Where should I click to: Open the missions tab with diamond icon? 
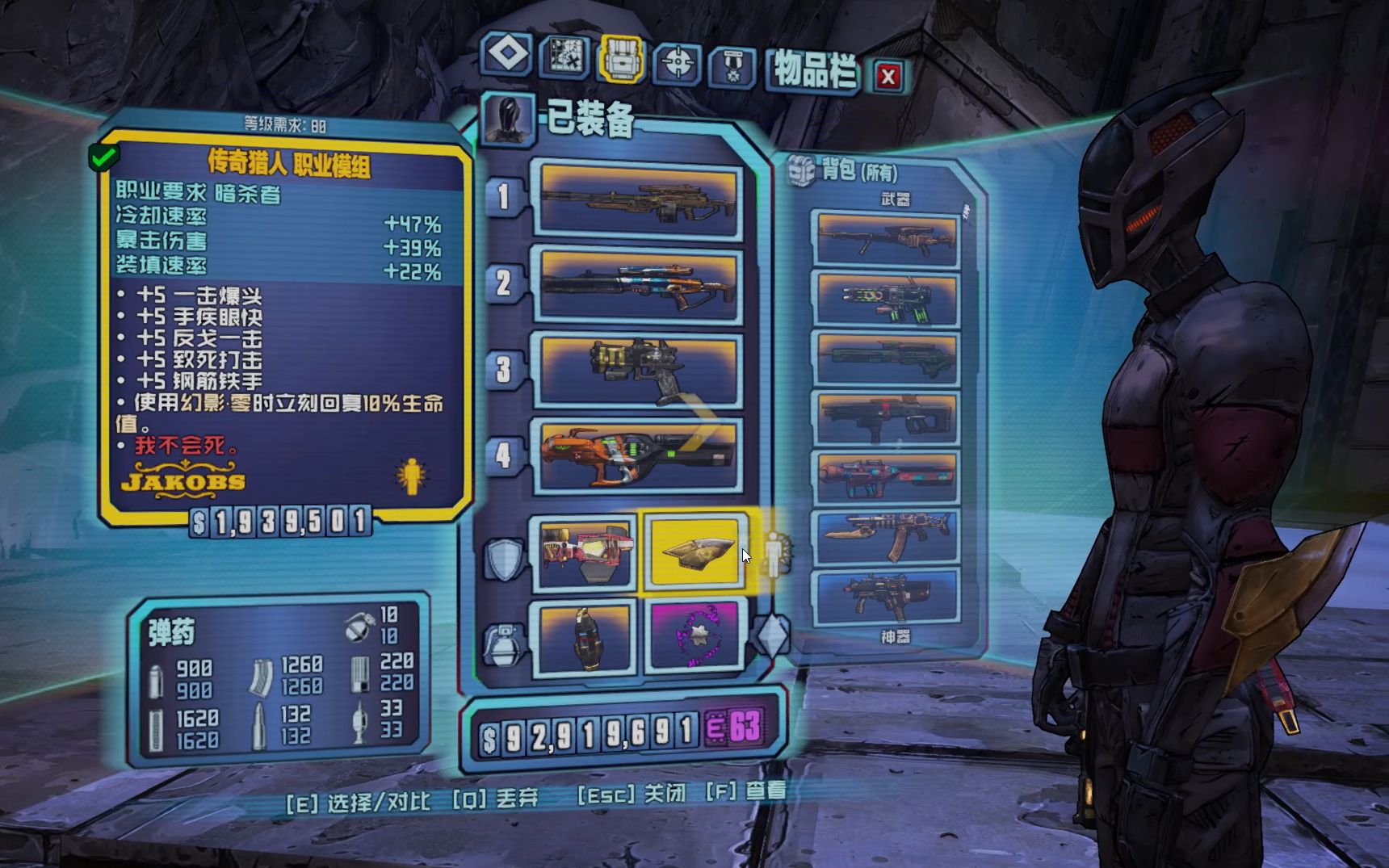click(507, 55)
